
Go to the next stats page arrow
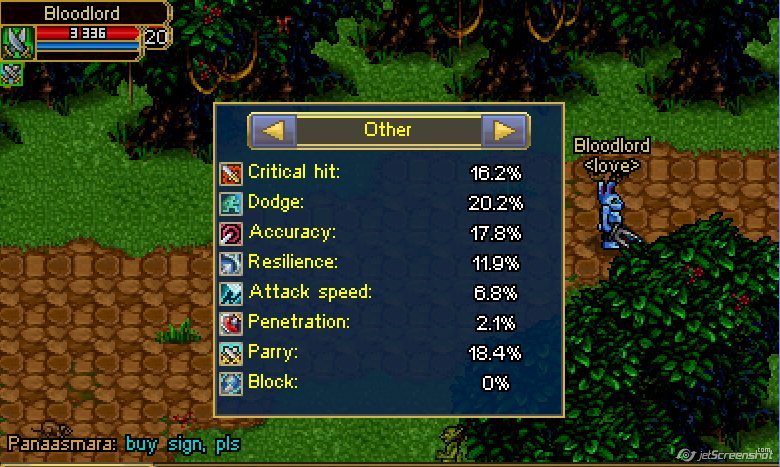505,130
